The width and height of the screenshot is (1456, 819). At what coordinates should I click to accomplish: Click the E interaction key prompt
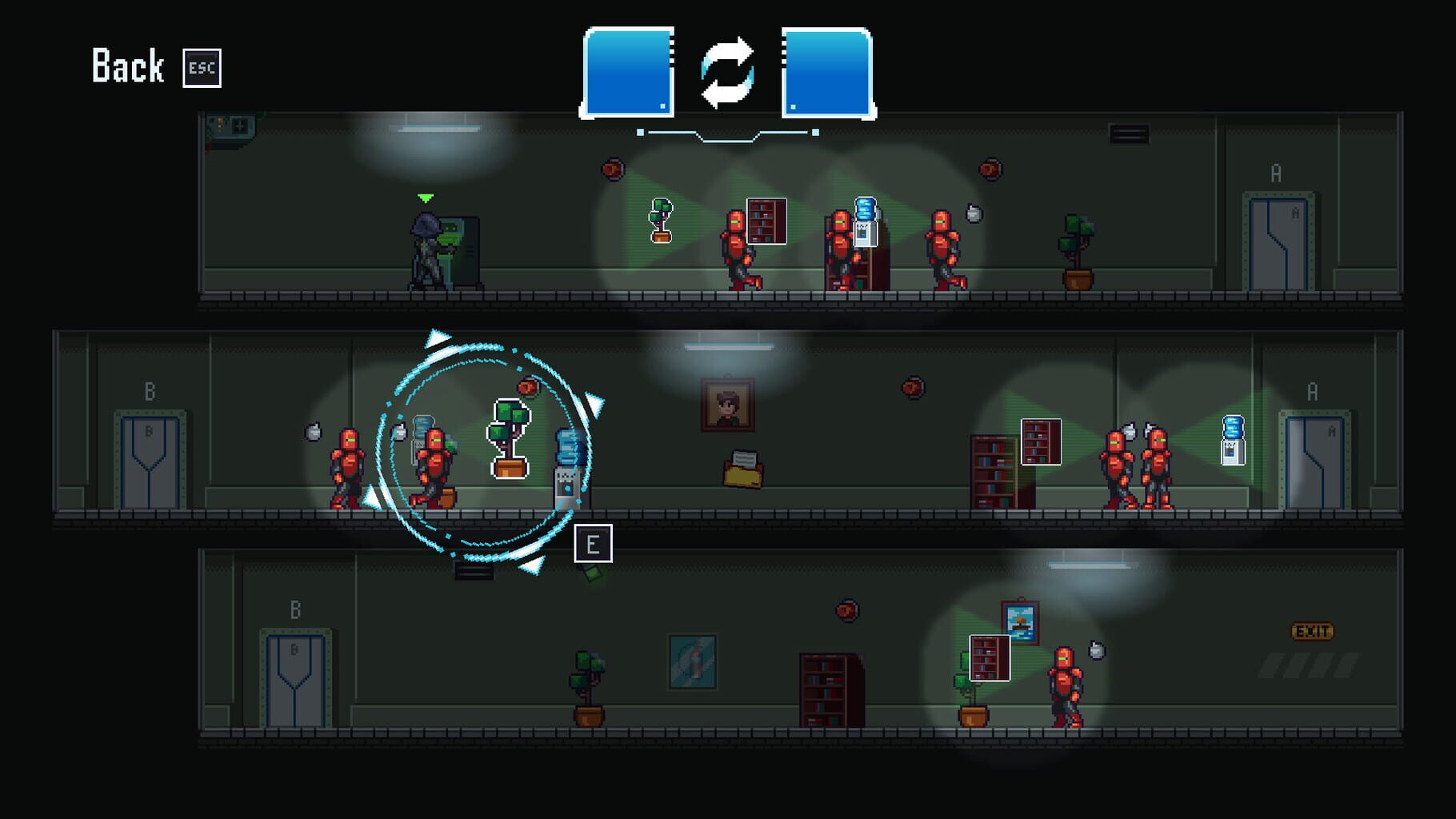[x=592, y=544]
